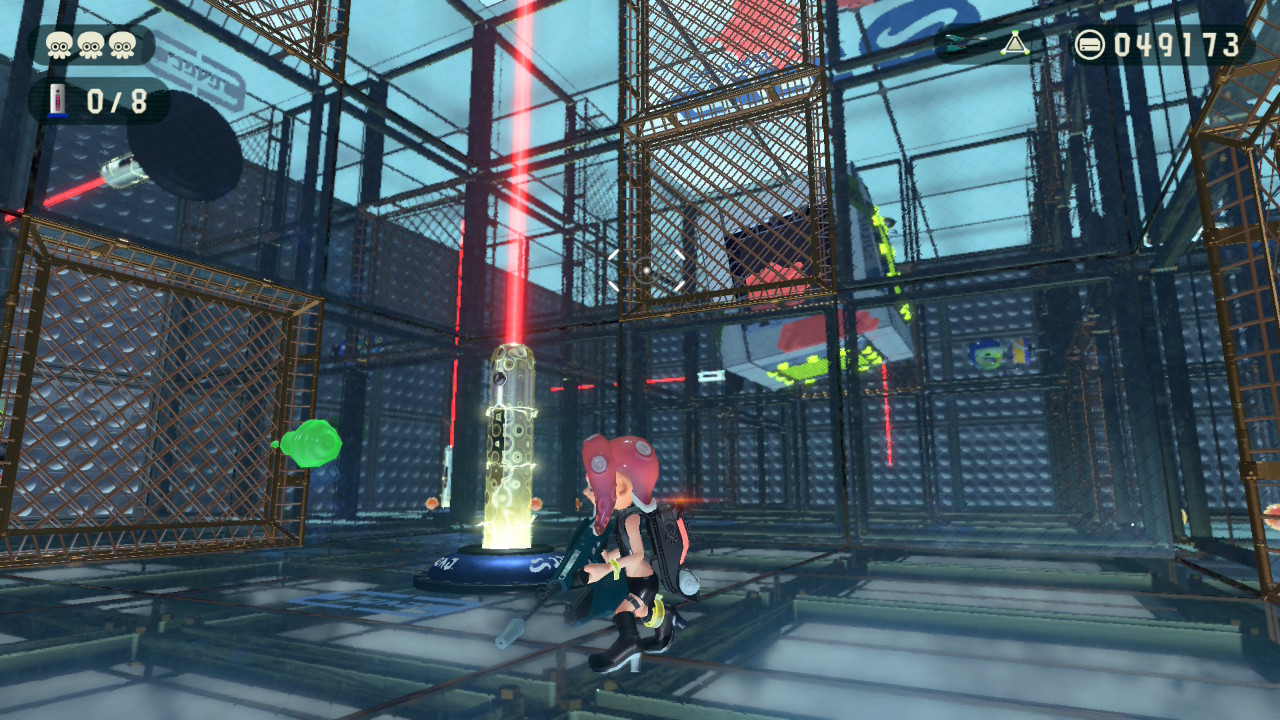Select the equipped charger weapon icon
This screenshot has height=720, width=1280.
(x=964, y=44)
